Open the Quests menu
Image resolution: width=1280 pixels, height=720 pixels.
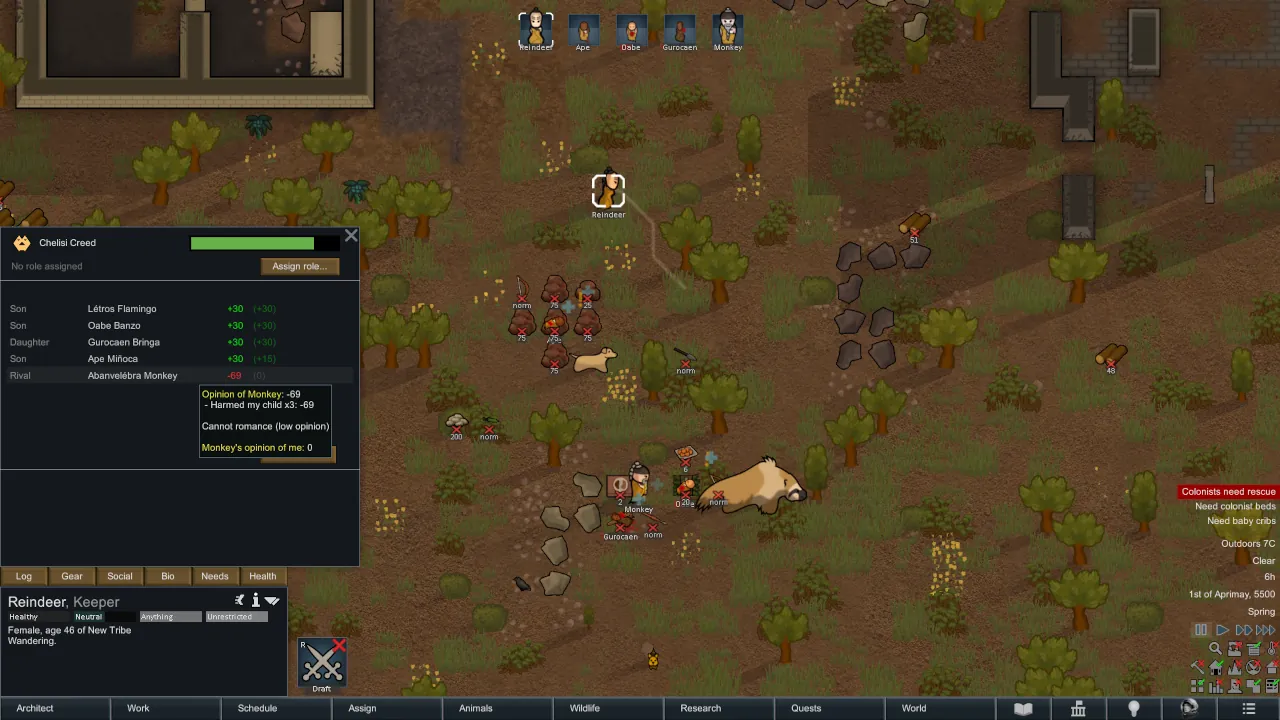806,708
